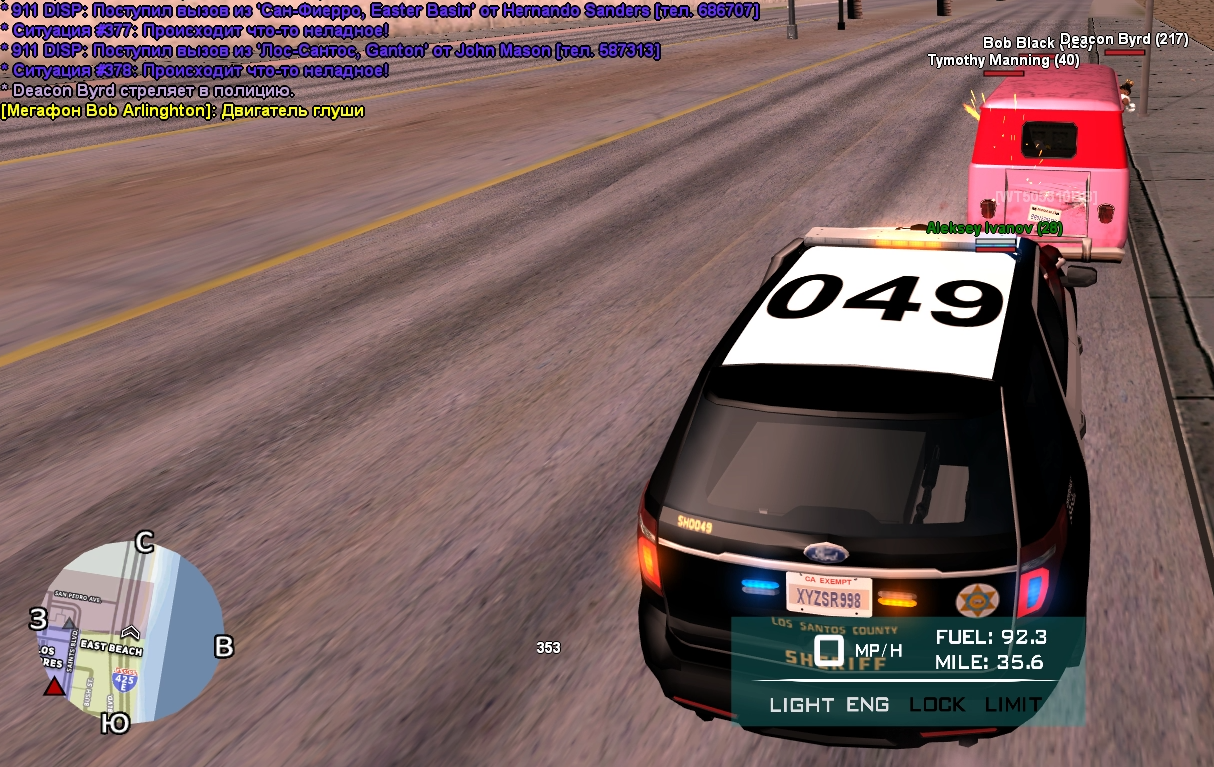Select the 911 call line from Hernando Sanders
Viewport: 1214px width, 767px height.
pyautogui.click(x=380, y=11)
